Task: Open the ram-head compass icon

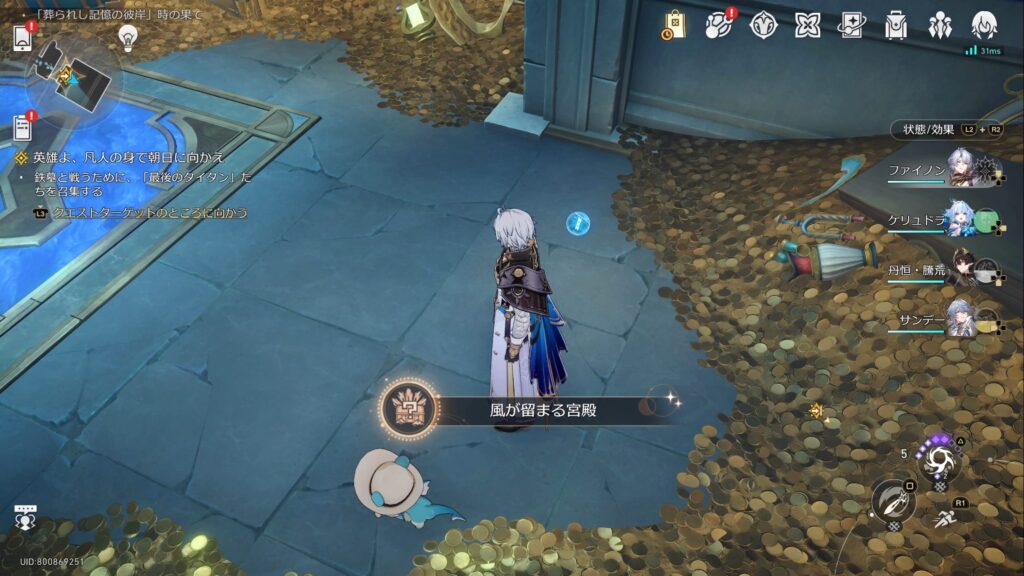Action: [764, 25]
